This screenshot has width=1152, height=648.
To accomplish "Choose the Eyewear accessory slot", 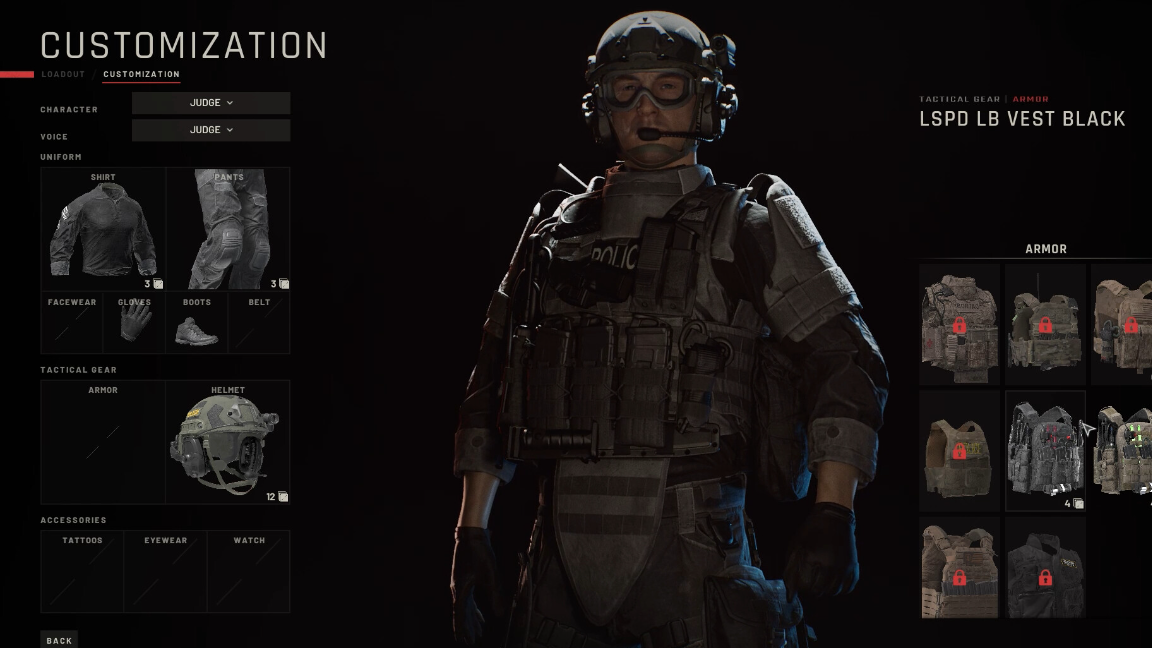I will (x=165, y=571).
